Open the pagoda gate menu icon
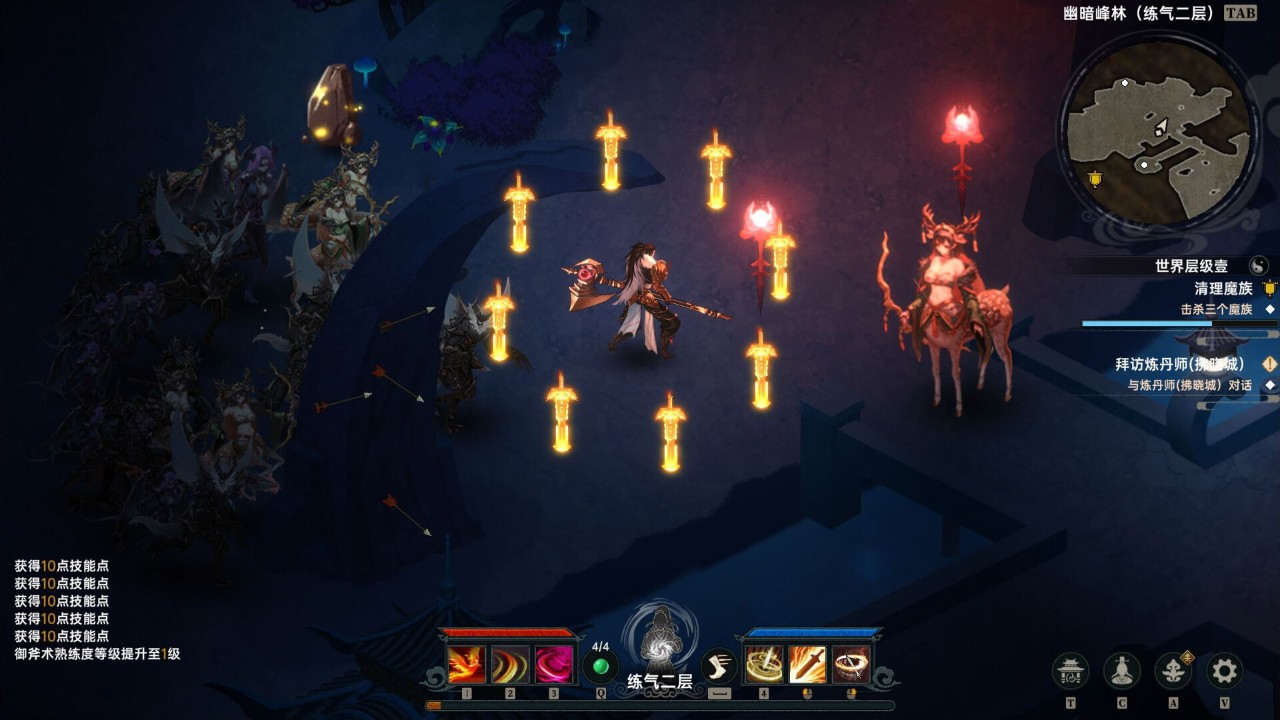 click(x=1071, y=670)
